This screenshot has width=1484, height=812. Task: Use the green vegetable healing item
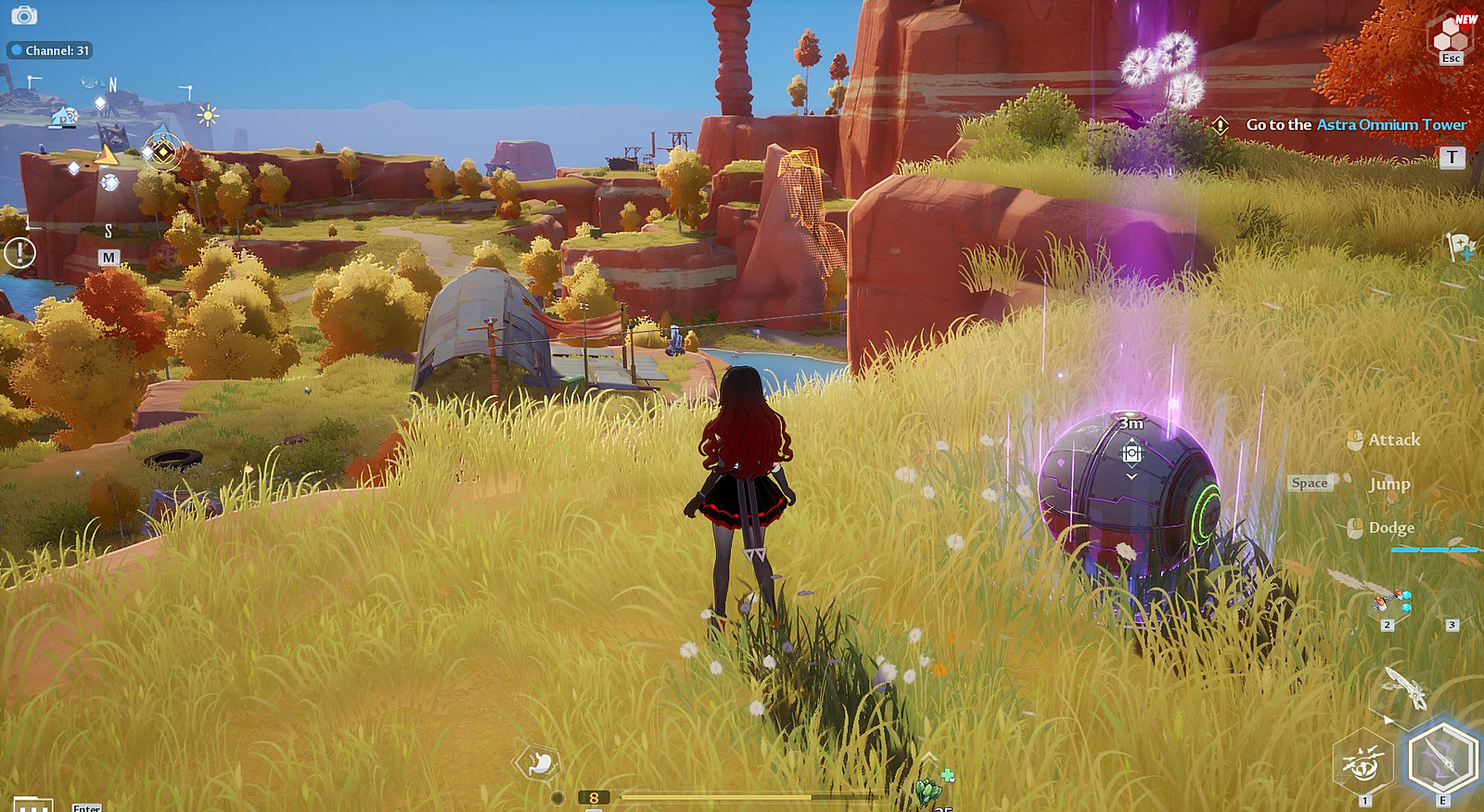(x=928, y=790)
